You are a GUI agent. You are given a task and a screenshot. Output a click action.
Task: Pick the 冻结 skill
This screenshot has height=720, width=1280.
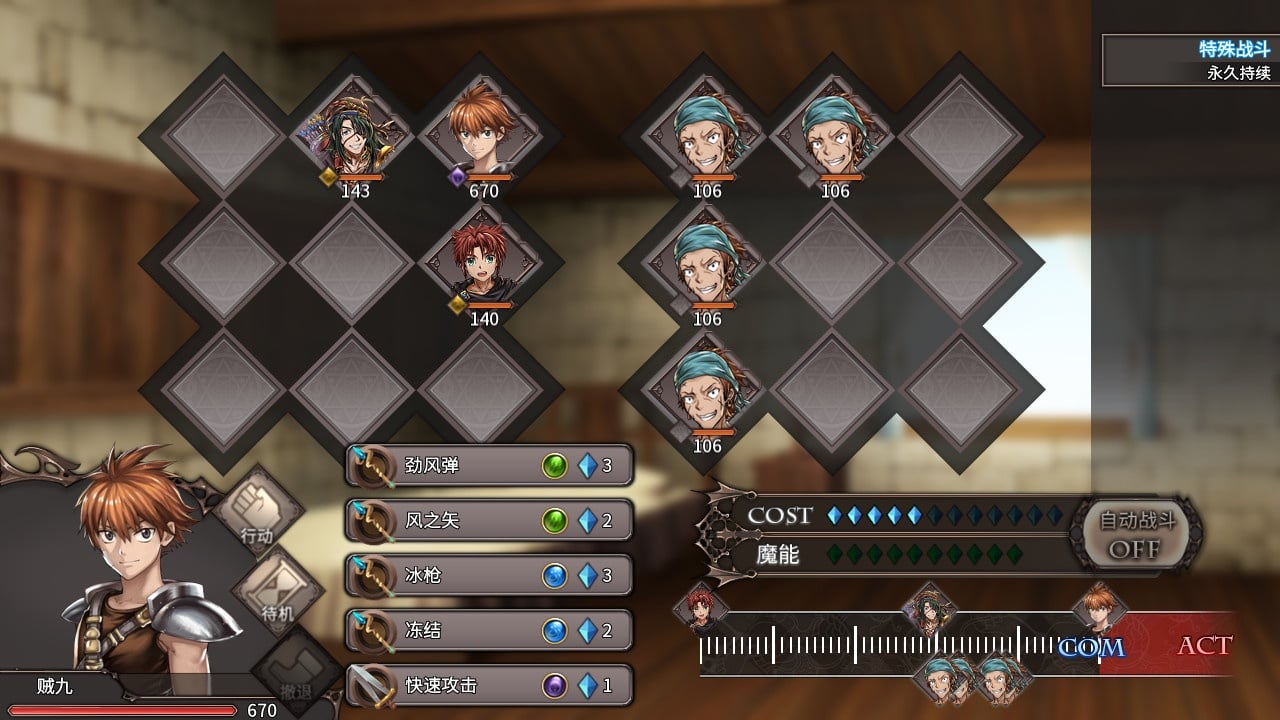[x=489, y=631]
